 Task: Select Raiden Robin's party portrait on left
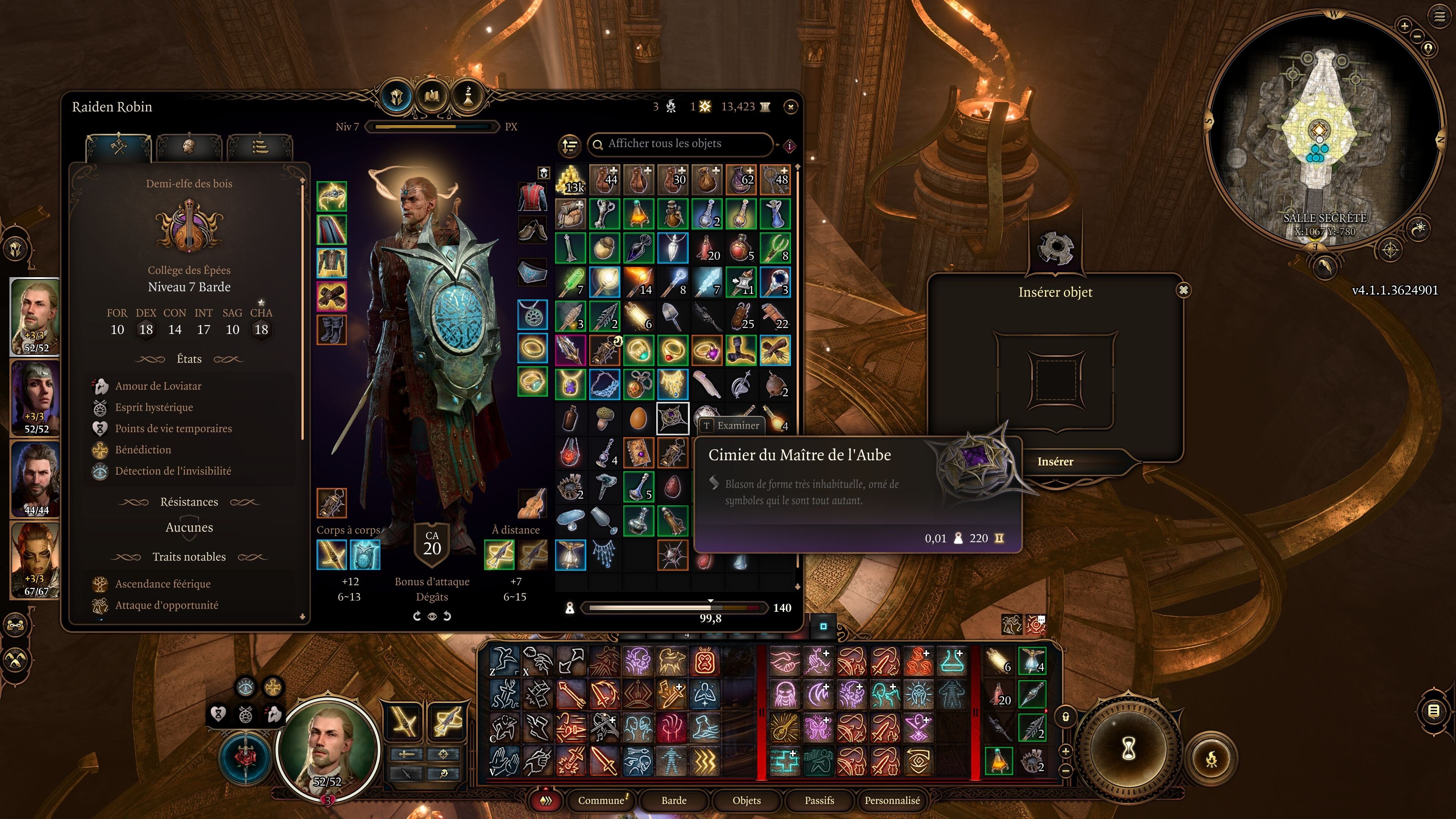36,317
